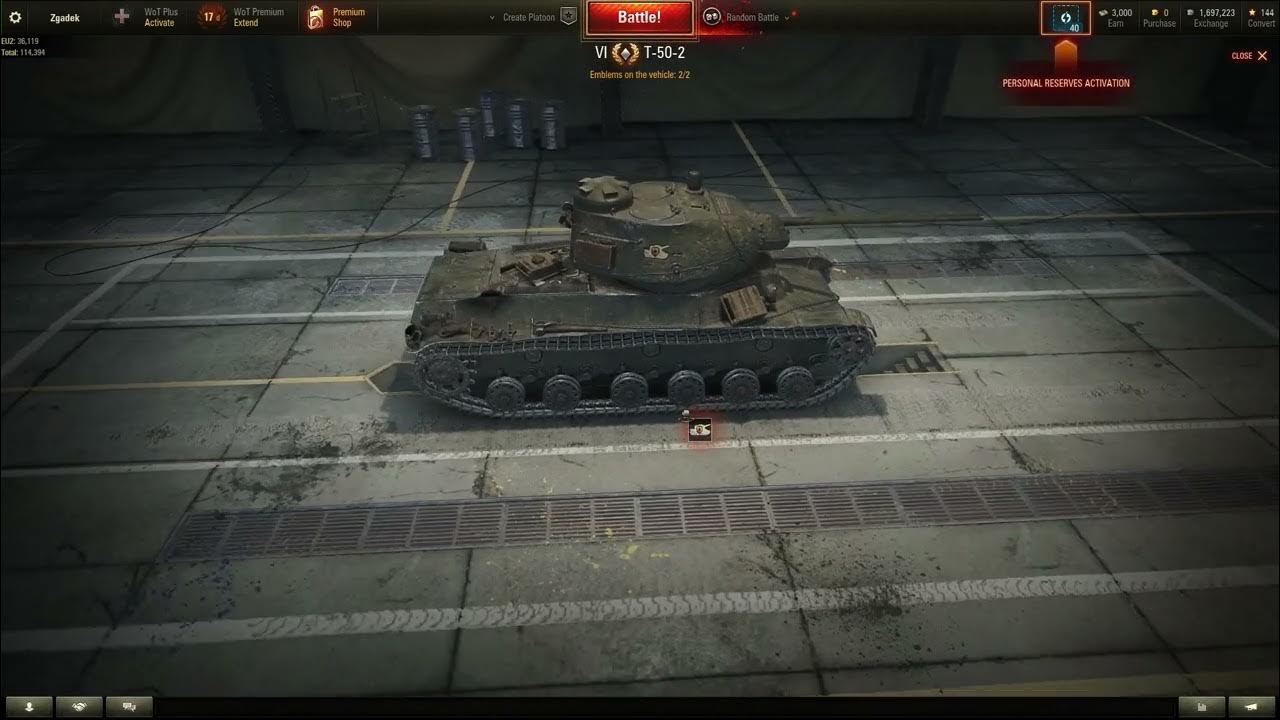Open the WoT Premium extension icon
The image size is (1280, 720).
coord(210,16)
